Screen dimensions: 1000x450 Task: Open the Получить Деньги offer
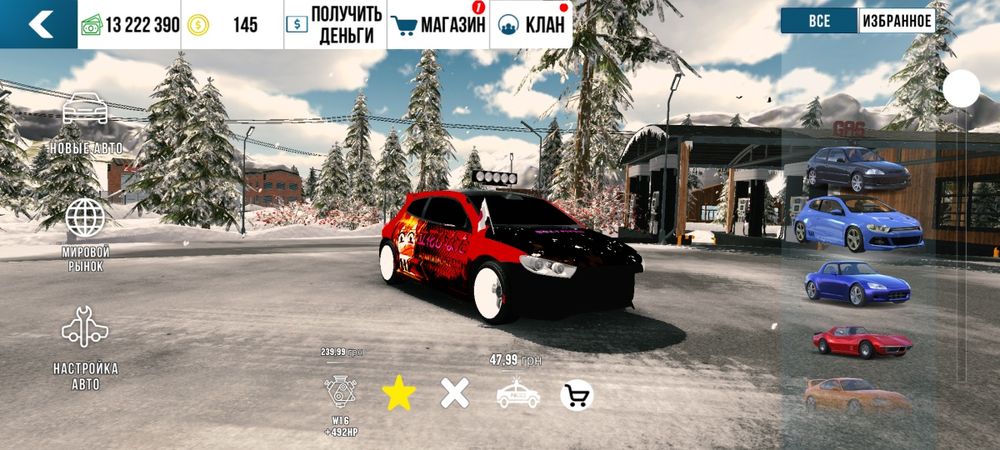pos(331,25)
